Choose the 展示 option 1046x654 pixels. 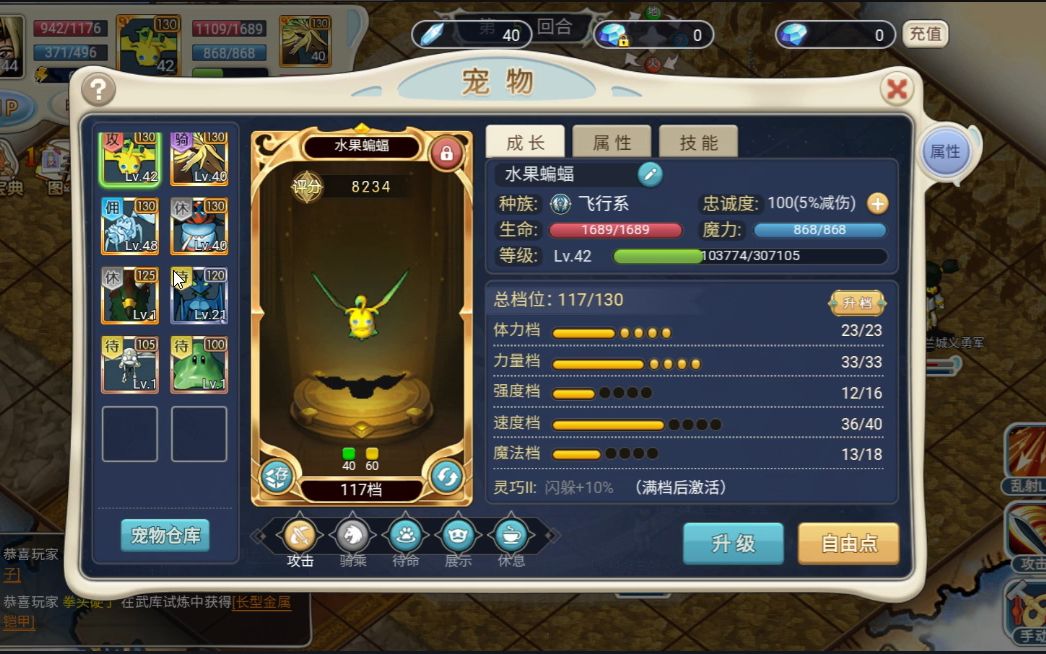pos(458,535)
